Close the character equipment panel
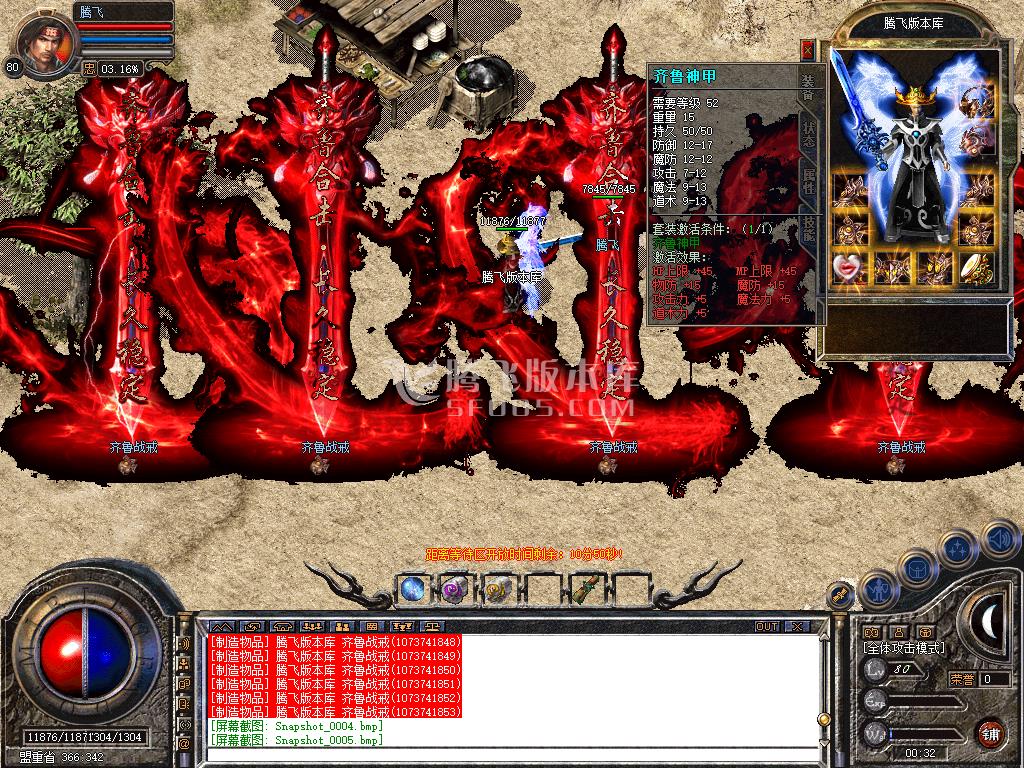This screenshot has width=1024, height=768. (807, 49)
